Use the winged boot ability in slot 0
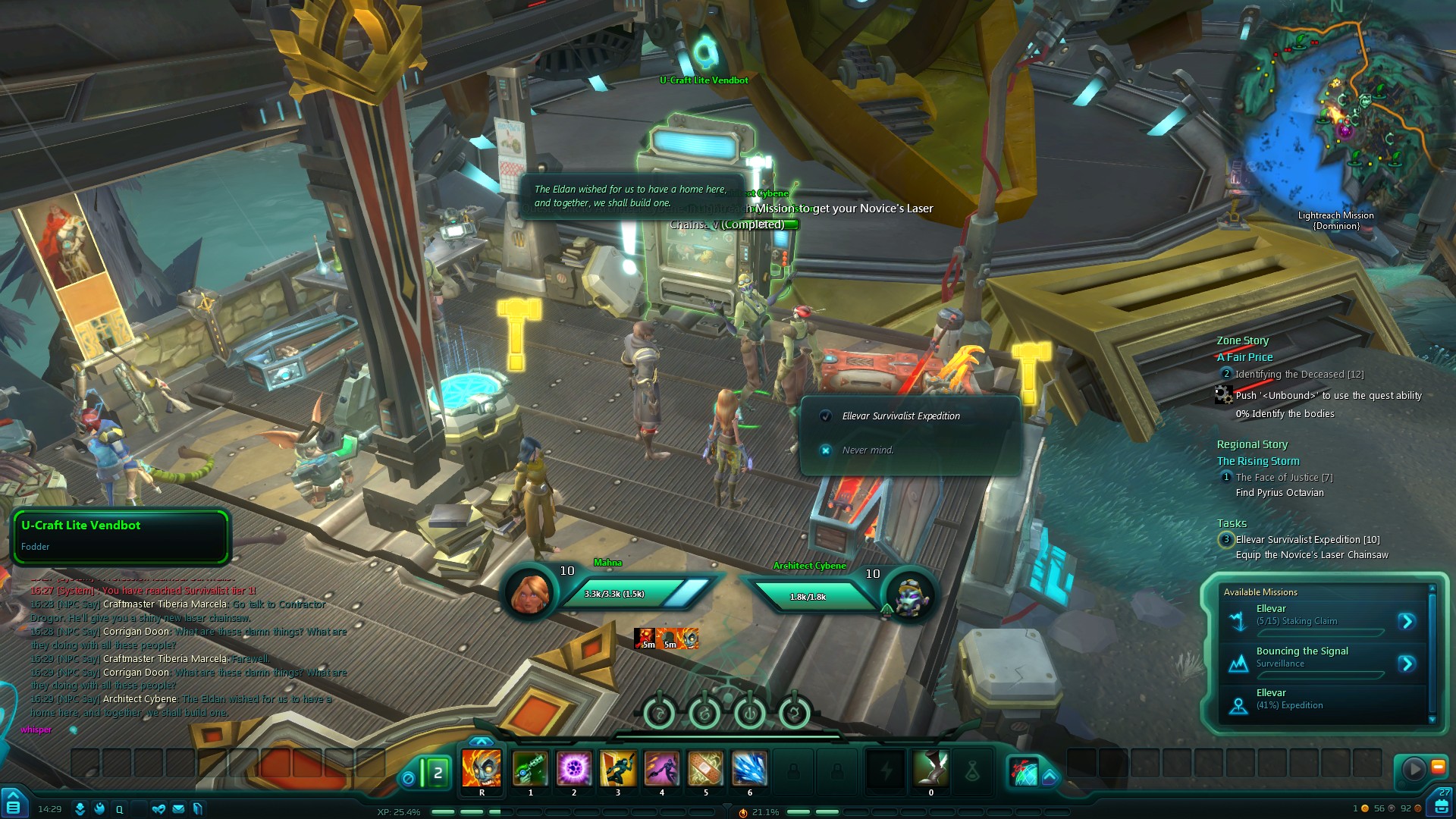 tap(930, 769)
